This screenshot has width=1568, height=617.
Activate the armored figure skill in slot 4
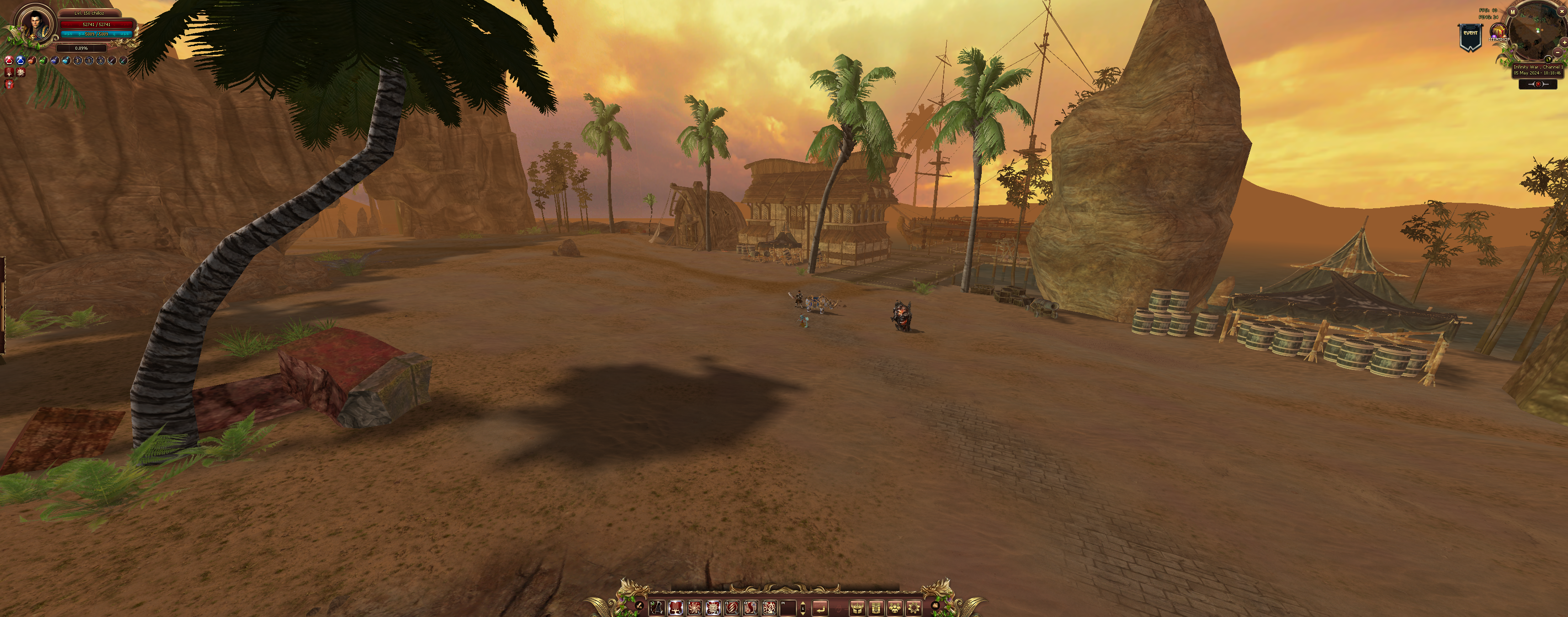coord(713,607)
